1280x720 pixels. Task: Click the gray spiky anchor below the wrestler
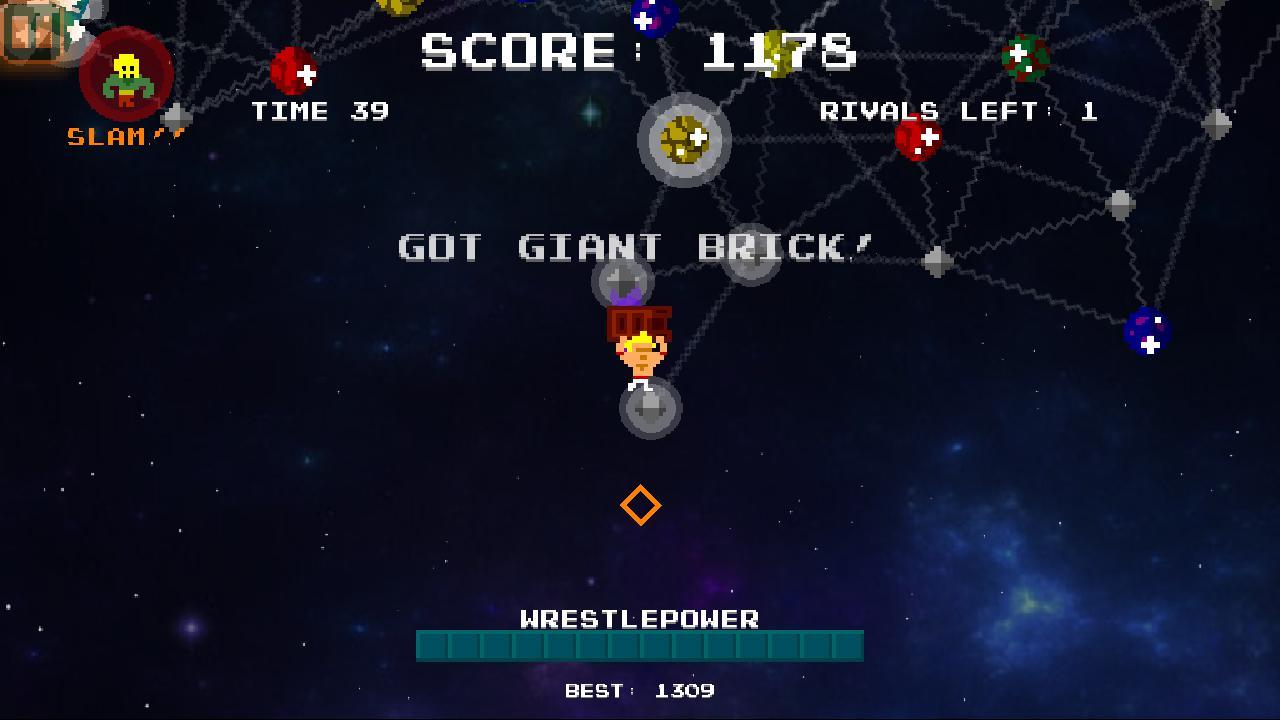(651, 406)
